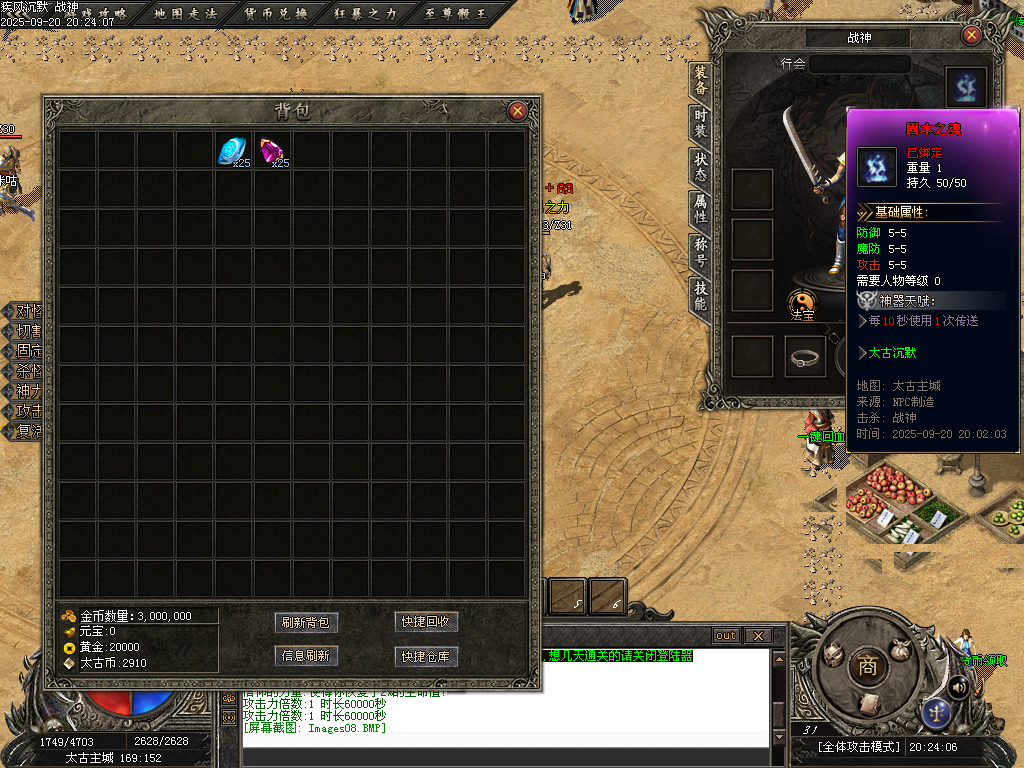Click the 法宝 yin-yang icon
This screenshot has width=1024, height=768.
coord(802,302)
